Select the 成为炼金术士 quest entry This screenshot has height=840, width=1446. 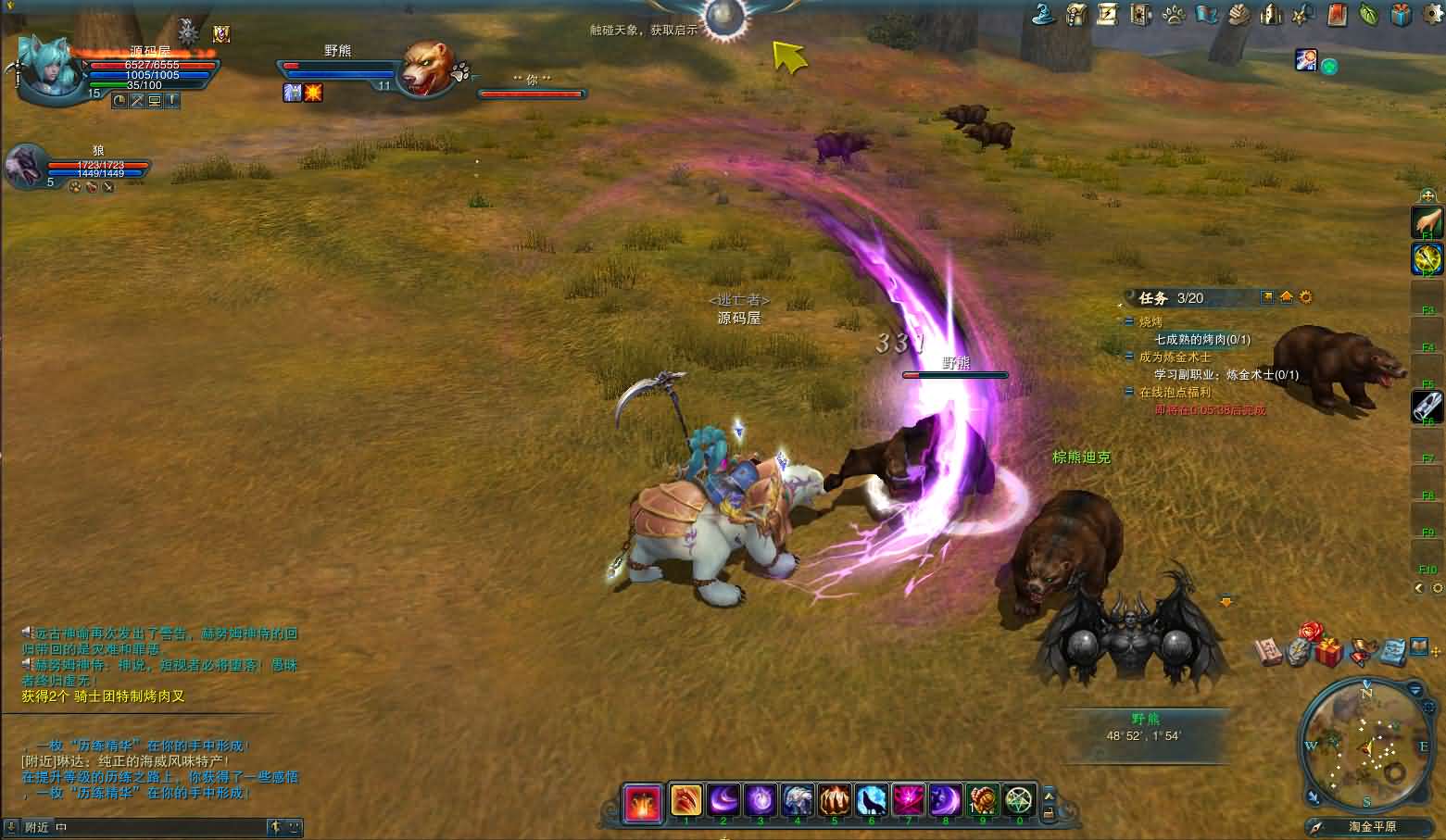pyautogui.click(x=1175, y=357)
